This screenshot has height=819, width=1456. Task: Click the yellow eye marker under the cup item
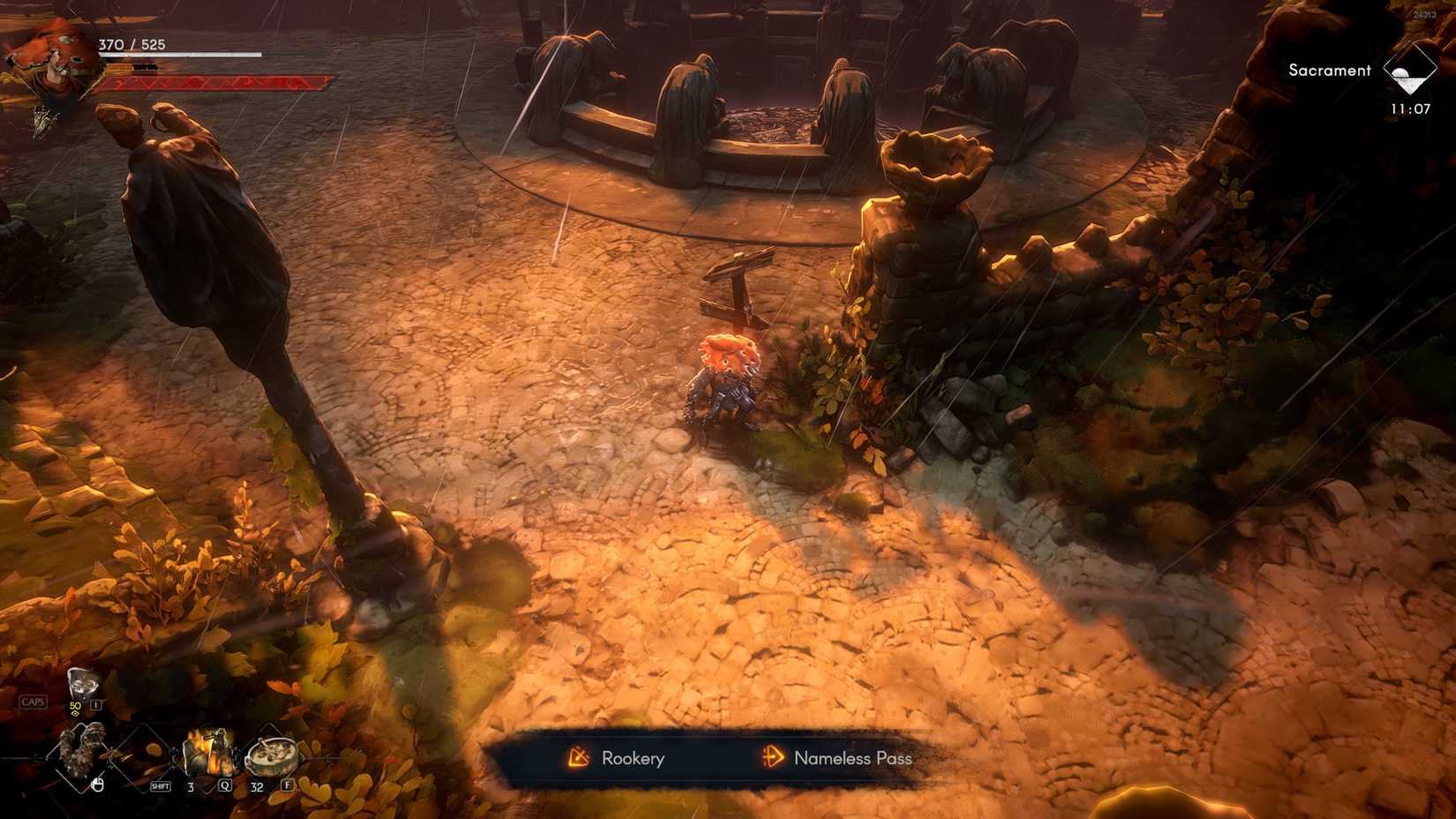(75, 712)
